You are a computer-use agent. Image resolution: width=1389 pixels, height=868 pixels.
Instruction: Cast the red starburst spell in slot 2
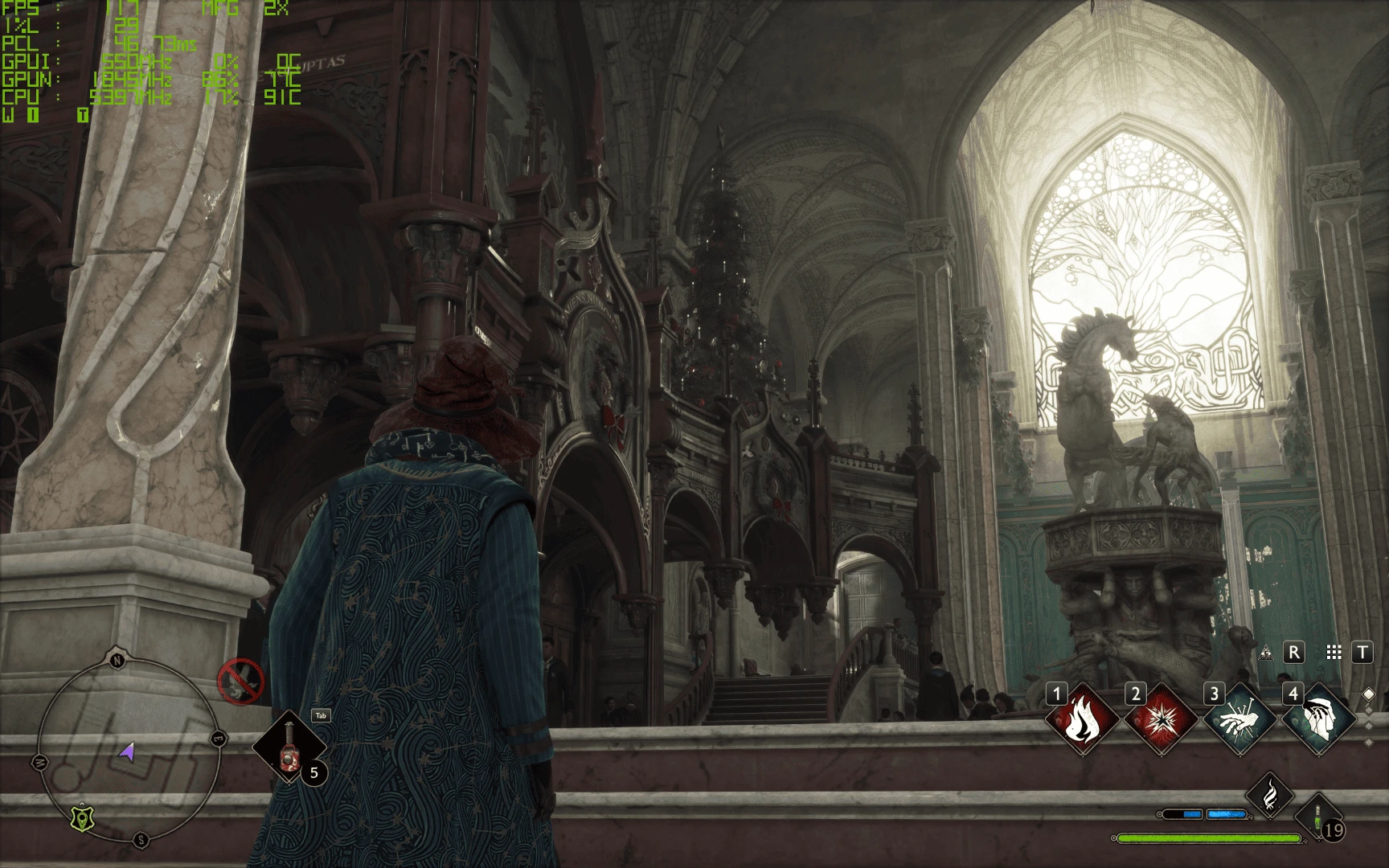pyautogui.click(x=1160, y=720)
